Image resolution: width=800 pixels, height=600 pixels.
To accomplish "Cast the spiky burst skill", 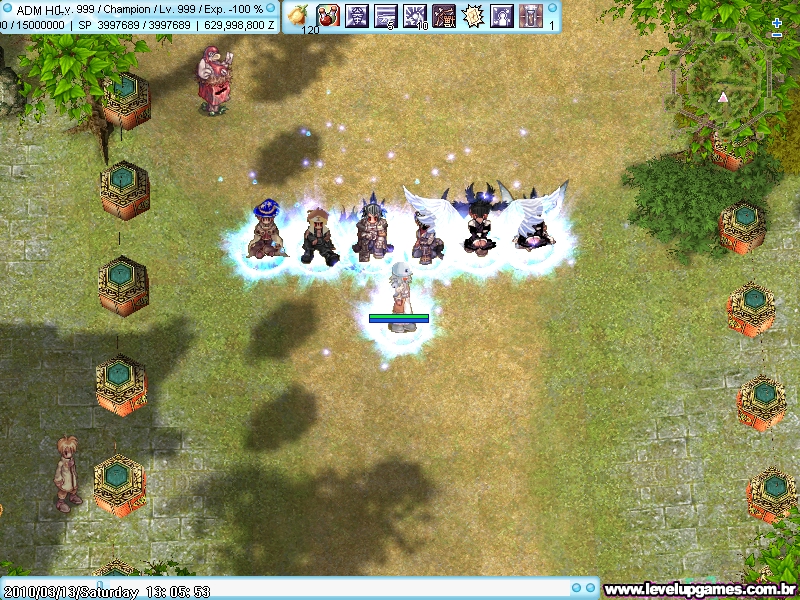I will click(x=415, y=15).
